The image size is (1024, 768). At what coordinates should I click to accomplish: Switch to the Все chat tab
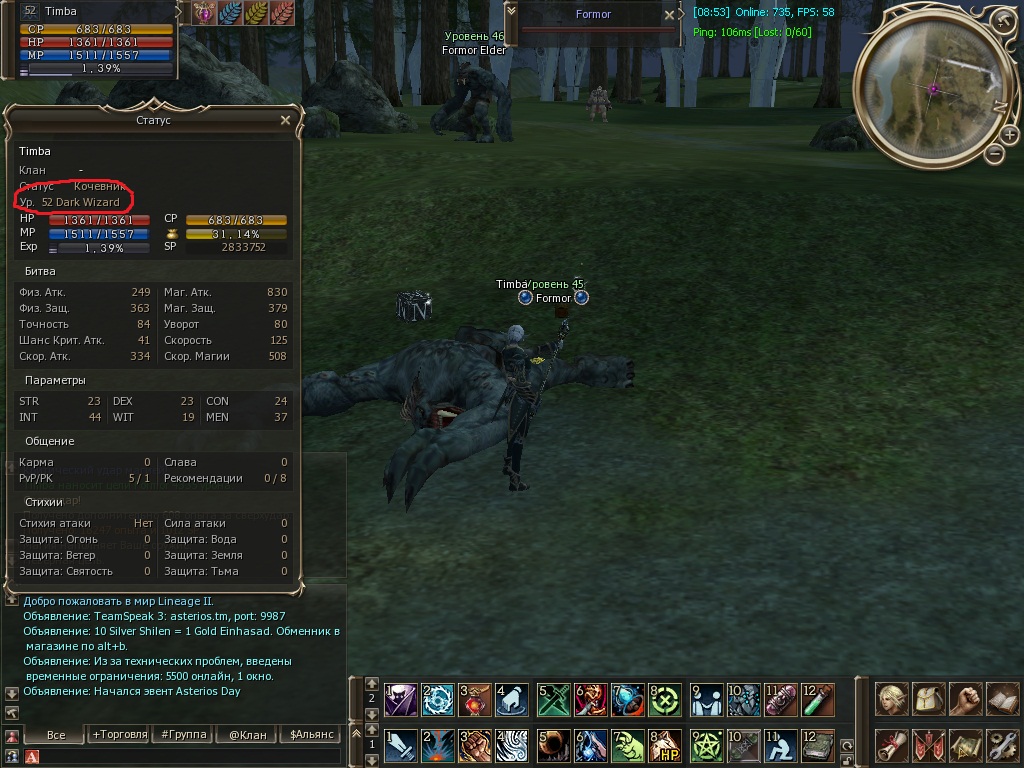pos(56,735)
